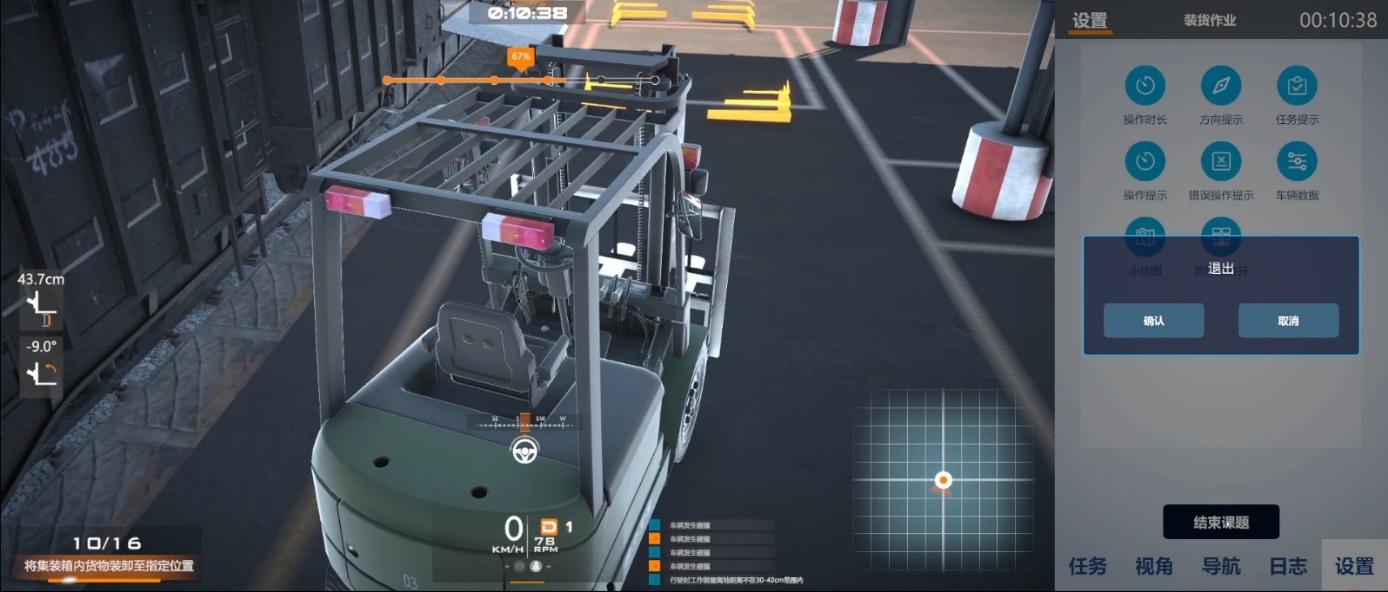The image size is (1388, 592).
Task: Click the 结束课题 end-lesson button
Action: click(x=1220, y=522)
